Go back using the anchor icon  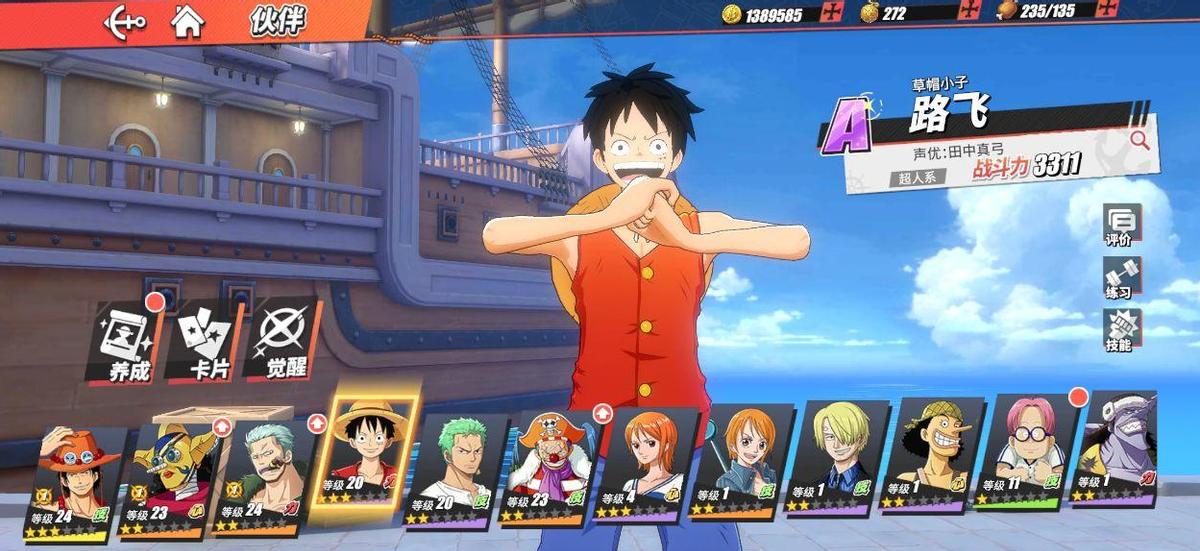tap(125, 21)
